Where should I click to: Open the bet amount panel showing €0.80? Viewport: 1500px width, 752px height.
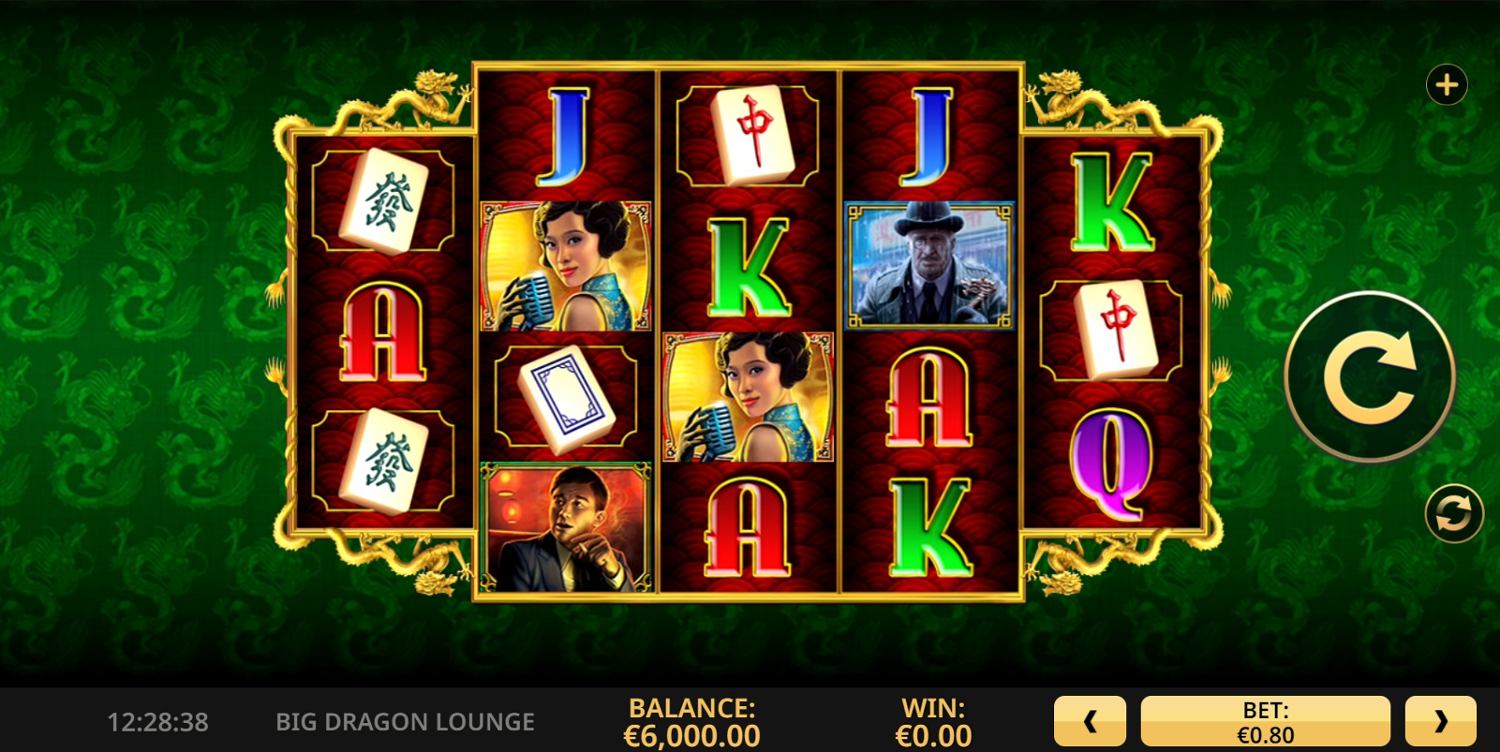point(1265,721)
